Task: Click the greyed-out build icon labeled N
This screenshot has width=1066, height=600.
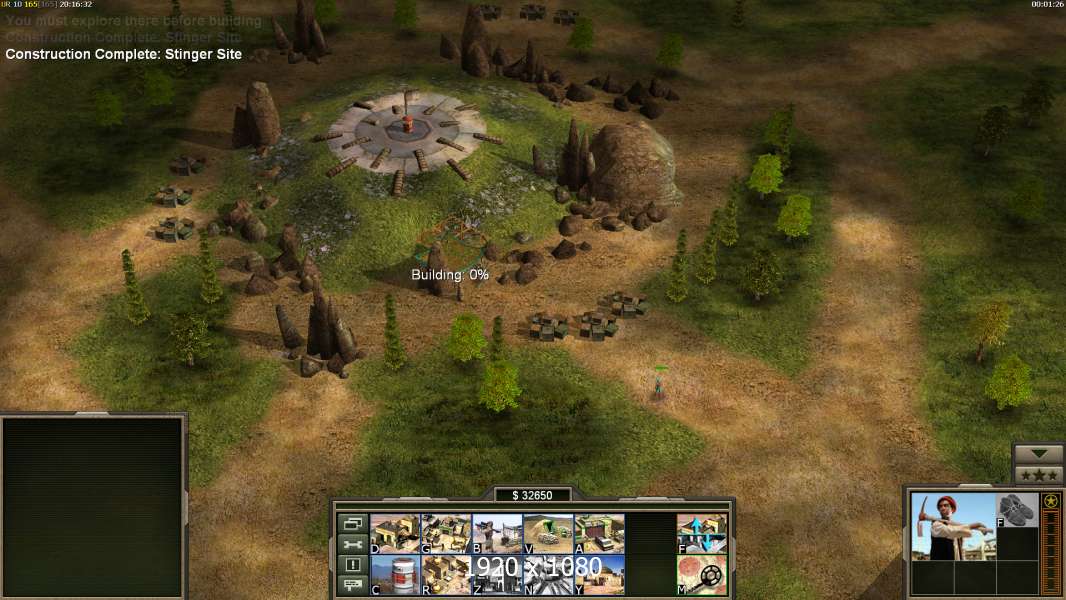Action: pos(548,575)
